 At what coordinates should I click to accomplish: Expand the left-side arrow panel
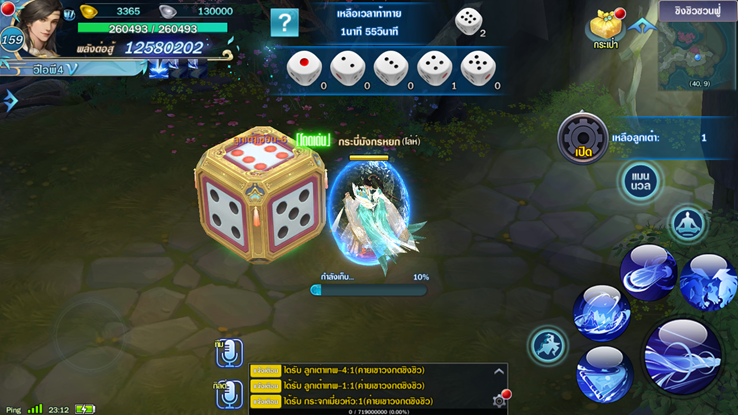click(x=10, y=100)
